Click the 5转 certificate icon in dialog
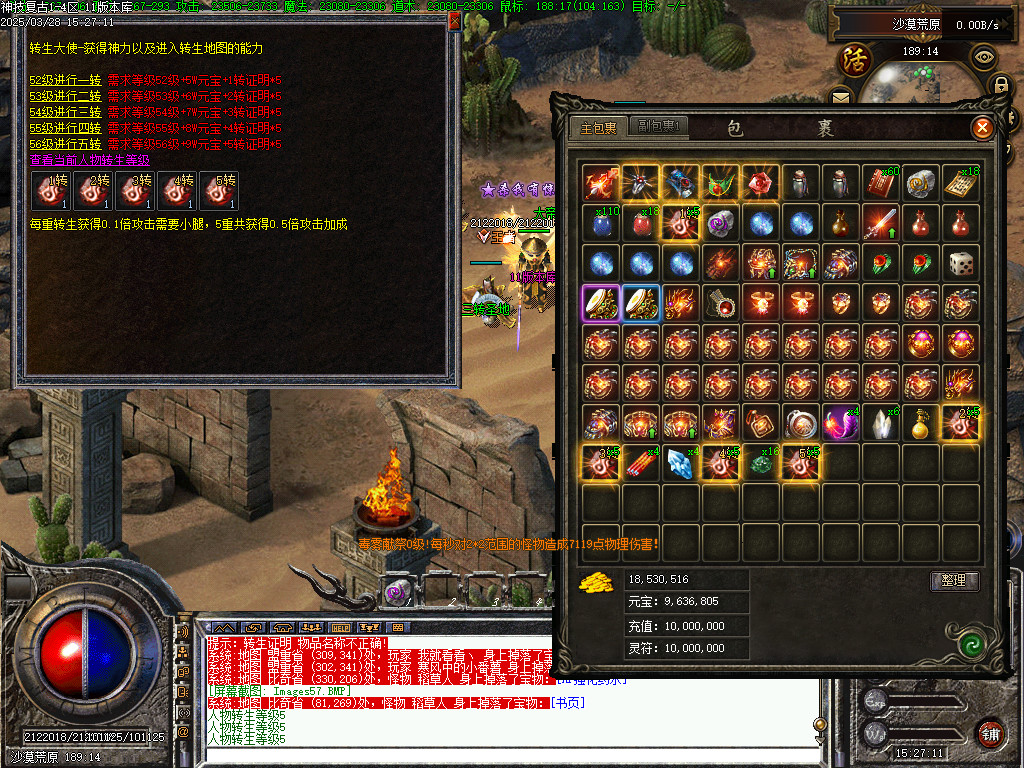Viewport: 1024px width, 768px height. tap(219, 190)
